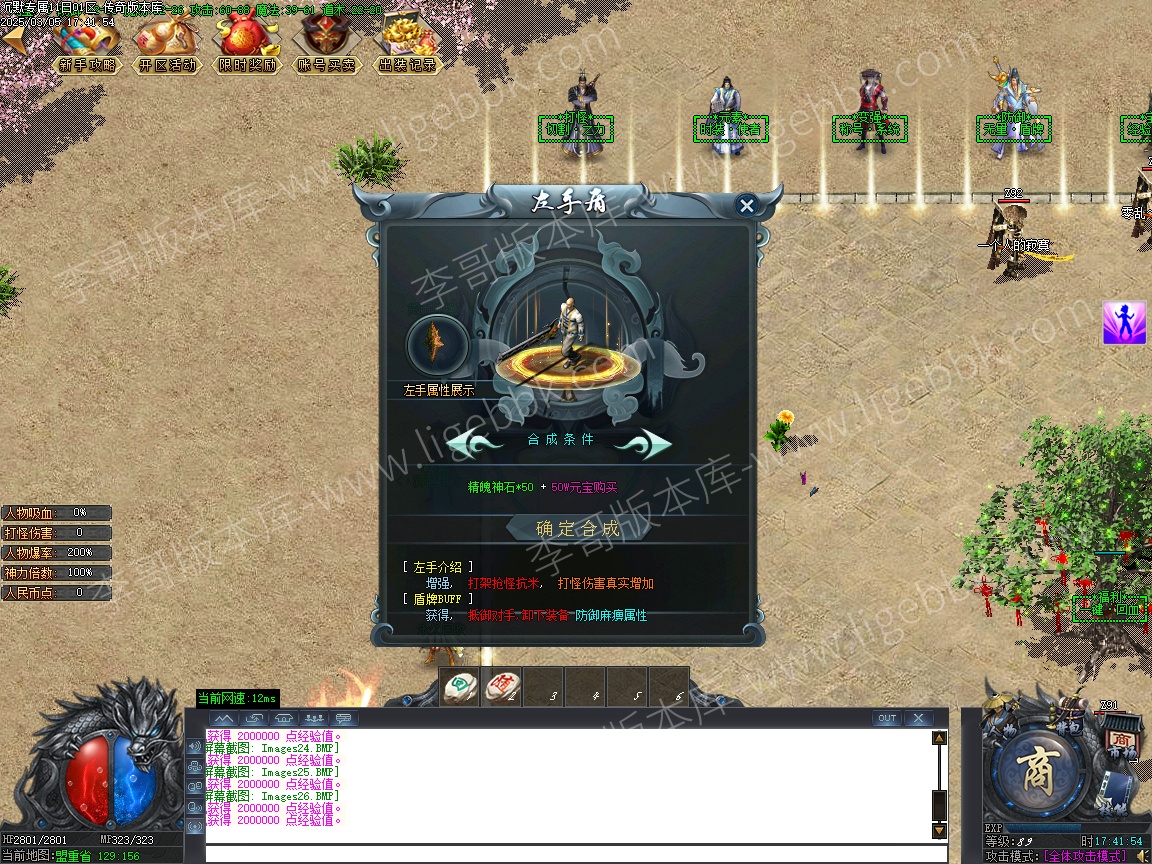This screenshot has width=1152, height=864.
Task: Go to next synthesis item with right arrow
Action: click(x=641, y=442)
